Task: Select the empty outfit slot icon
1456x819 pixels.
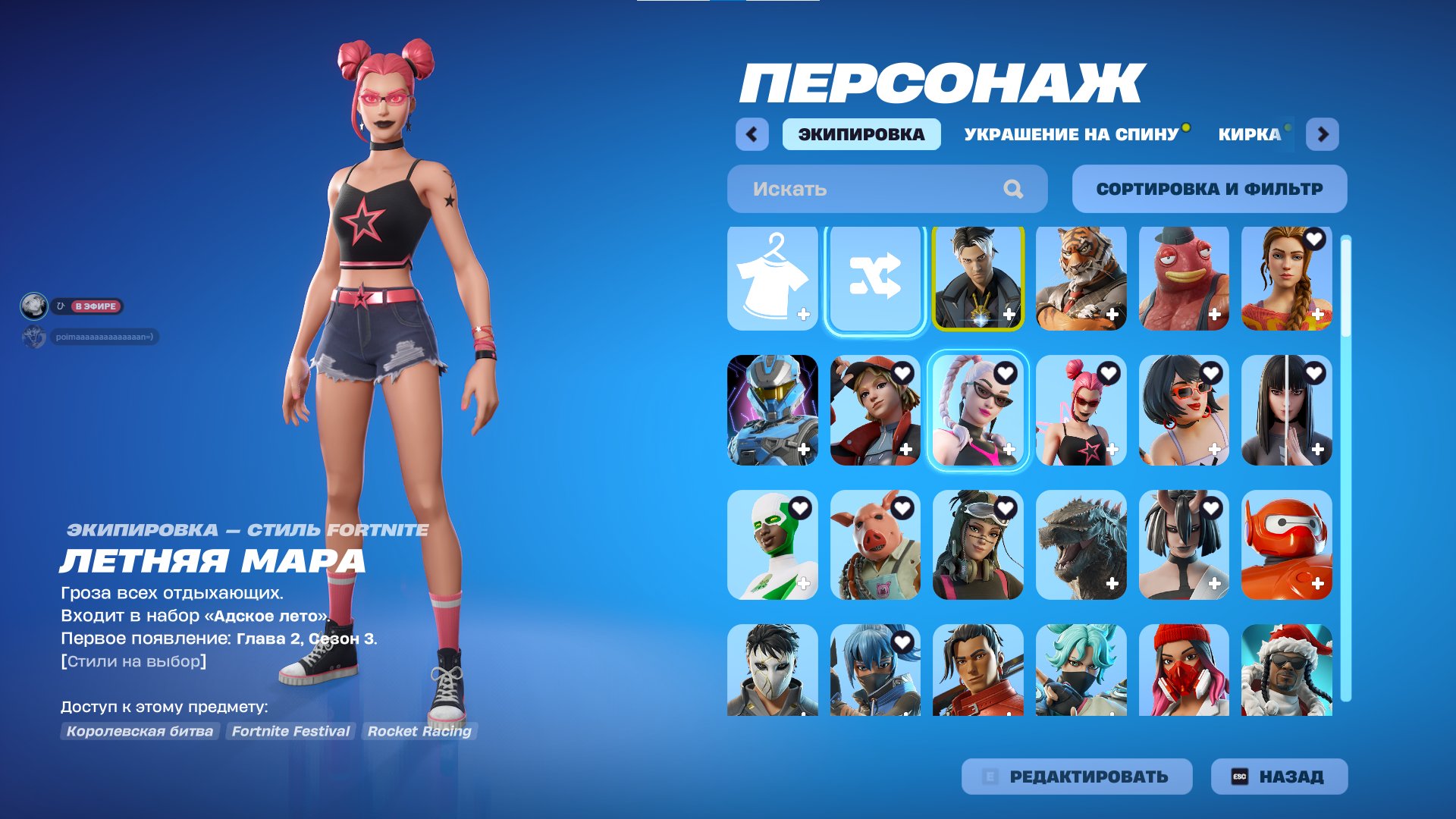Action: 771,279
